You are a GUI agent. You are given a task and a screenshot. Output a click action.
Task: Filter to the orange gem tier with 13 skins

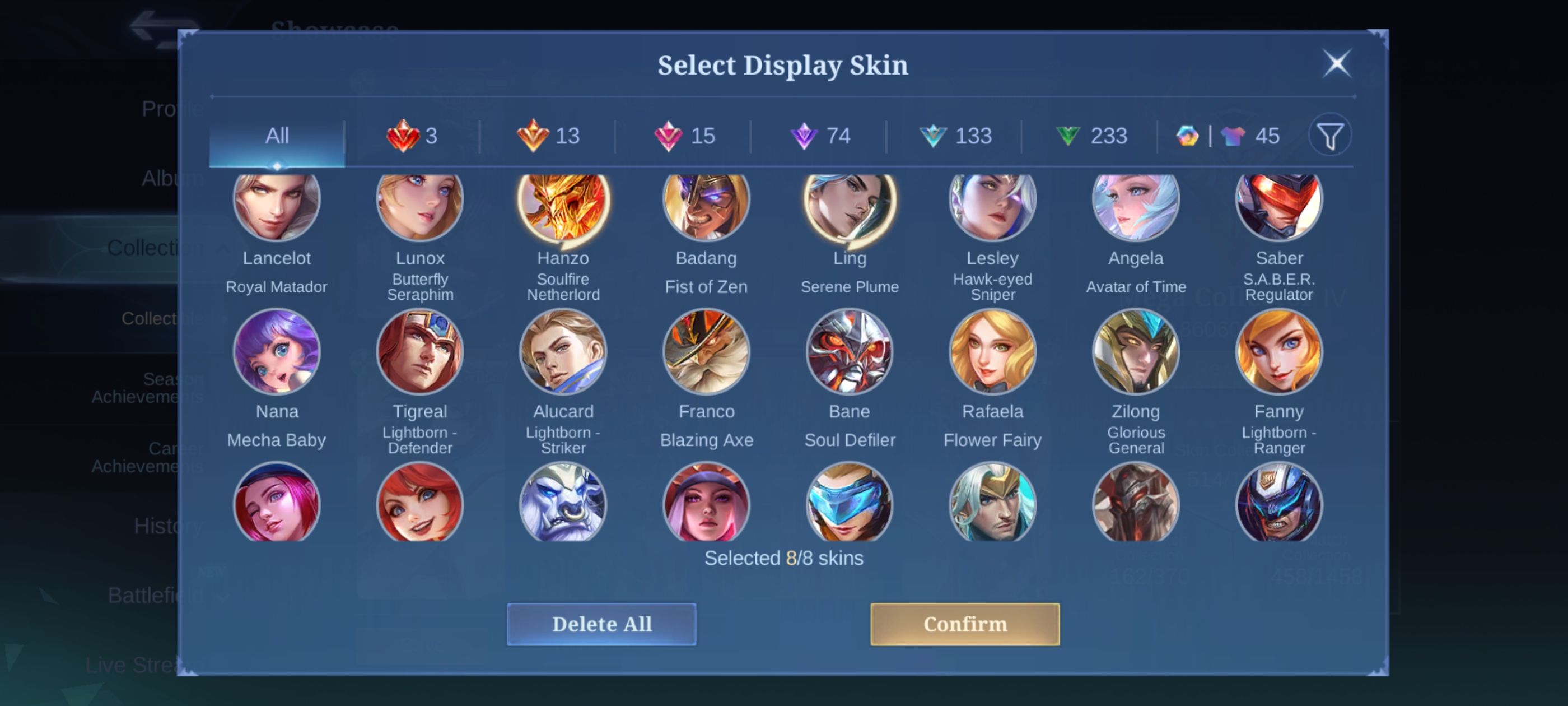(548, 136)
